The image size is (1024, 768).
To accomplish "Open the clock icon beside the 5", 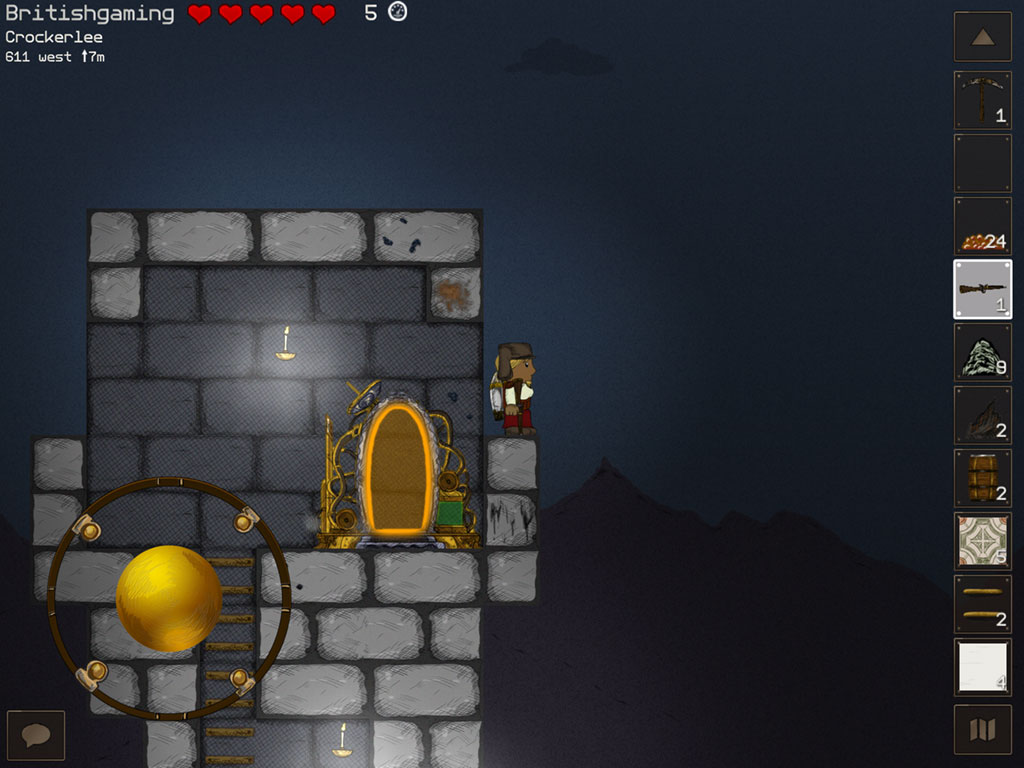I will point(397,13).
